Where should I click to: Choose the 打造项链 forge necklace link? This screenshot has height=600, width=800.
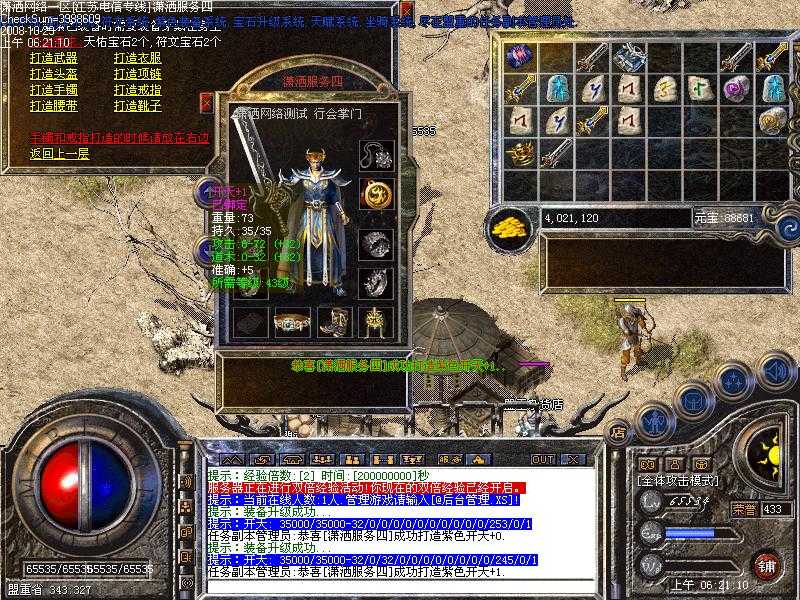138,74
